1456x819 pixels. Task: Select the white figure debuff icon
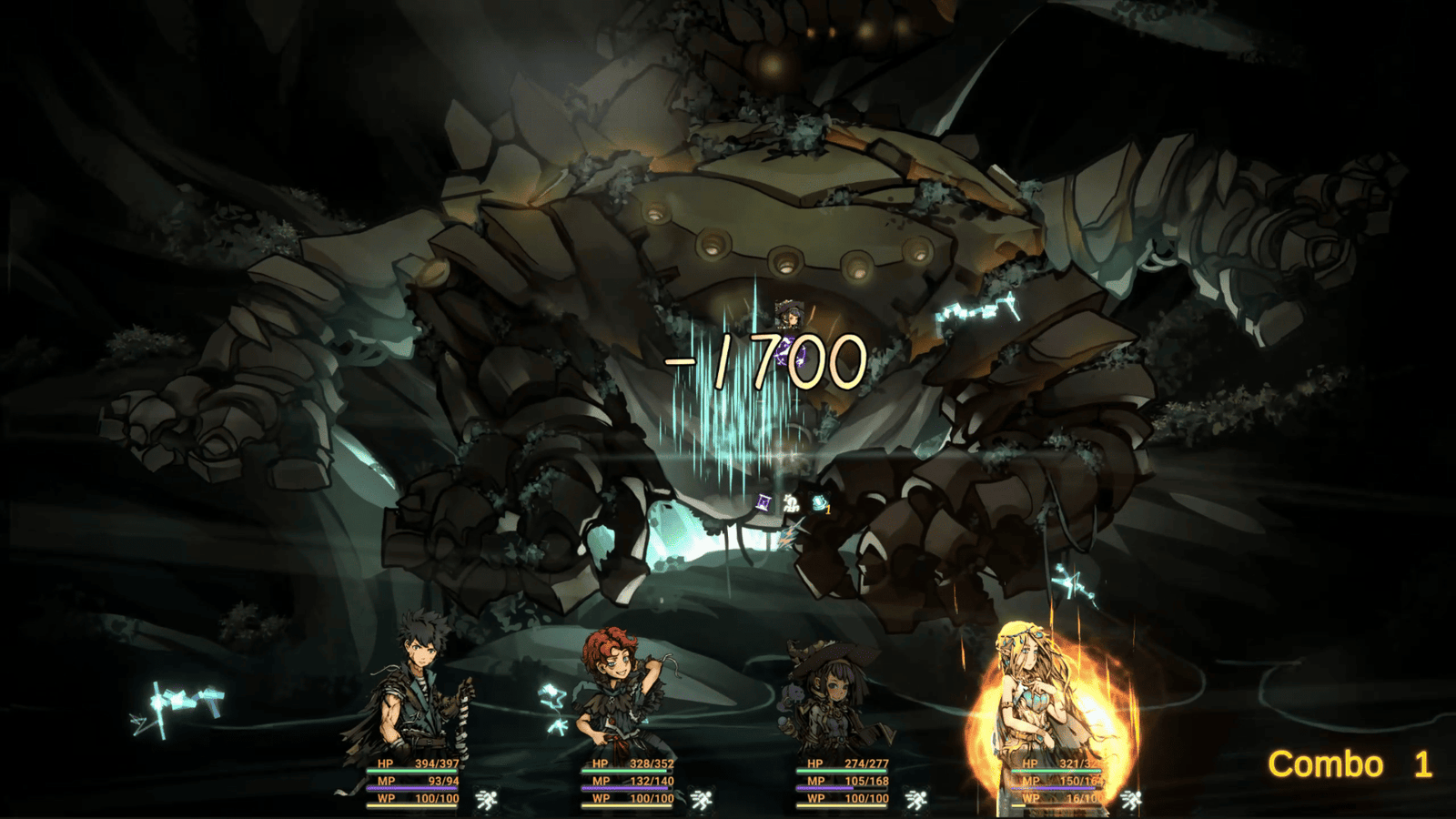point(792,502)
